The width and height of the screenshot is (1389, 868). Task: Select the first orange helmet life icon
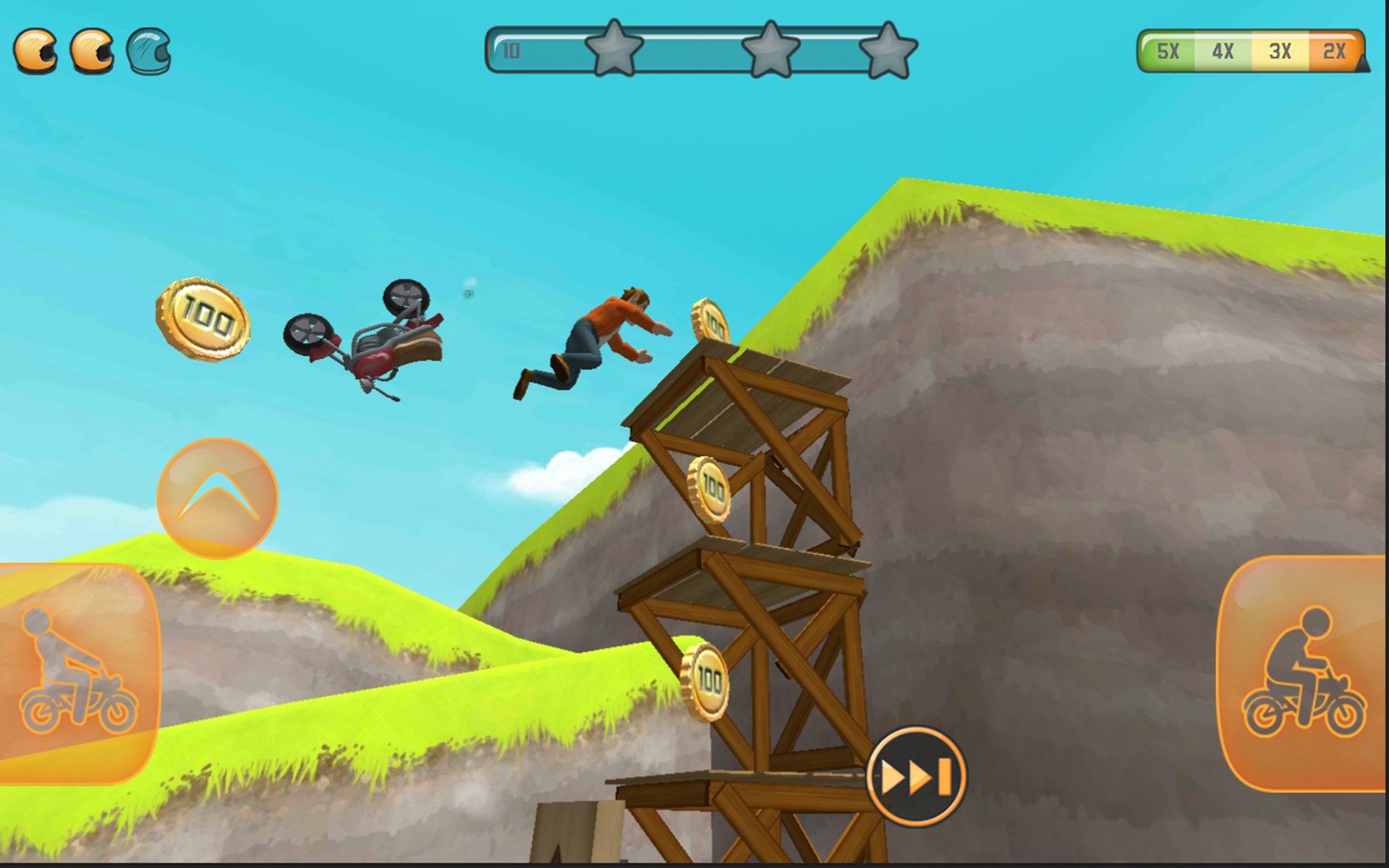pos(37,52)
